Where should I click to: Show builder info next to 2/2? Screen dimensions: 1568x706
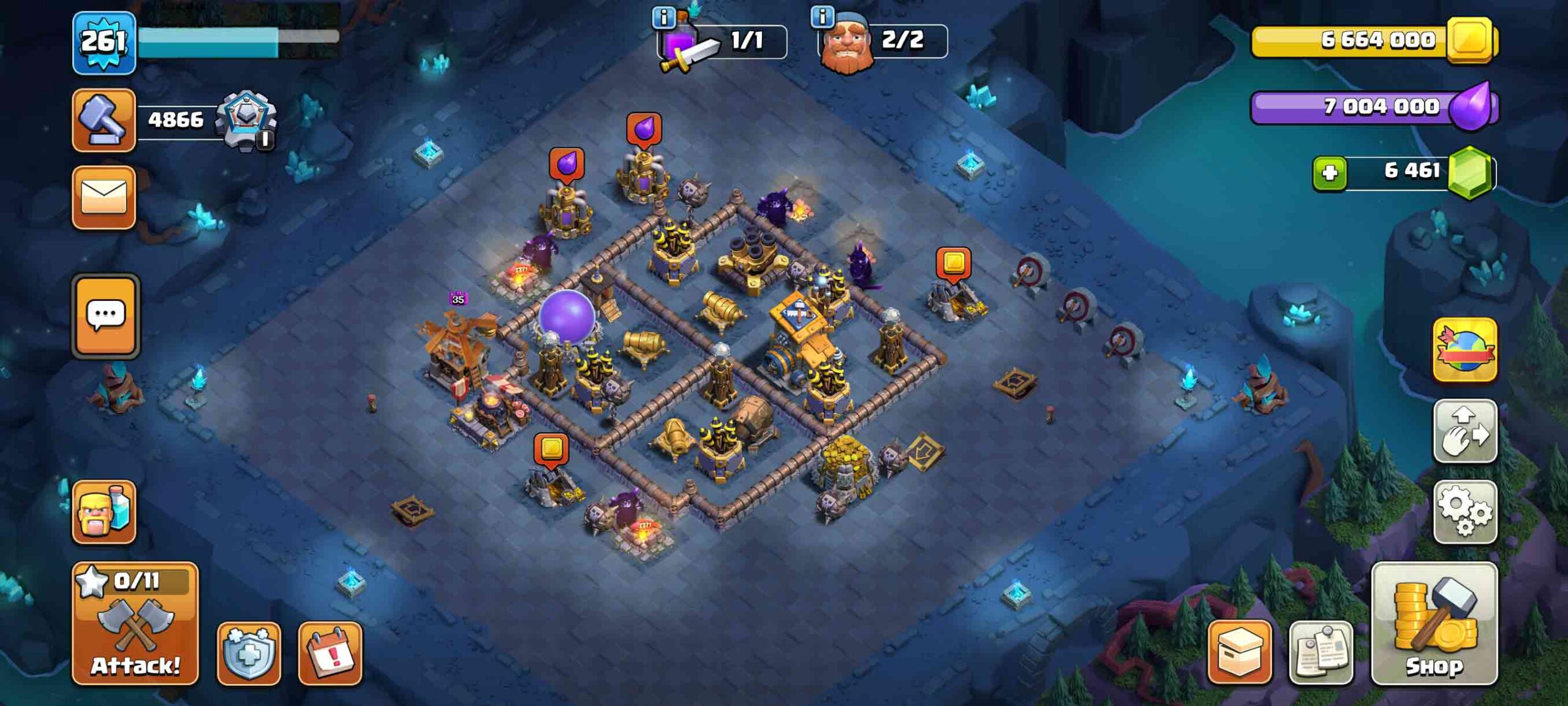pos(822,17)
